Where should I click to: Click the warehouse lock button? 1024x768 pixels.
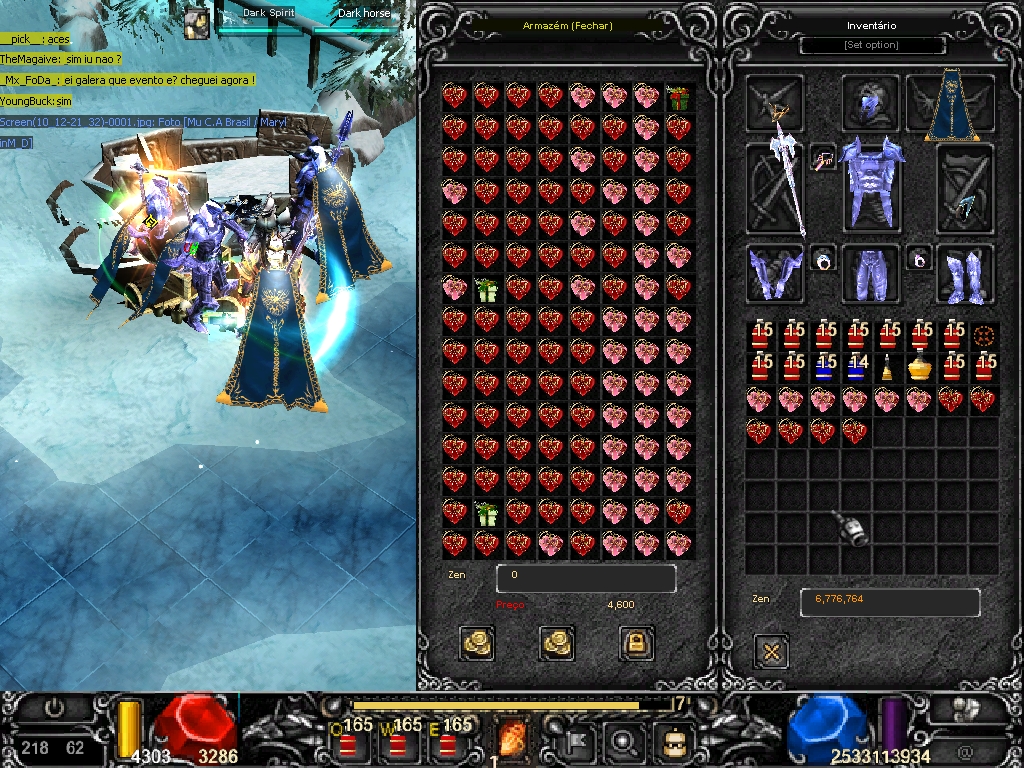pos(636,643)
